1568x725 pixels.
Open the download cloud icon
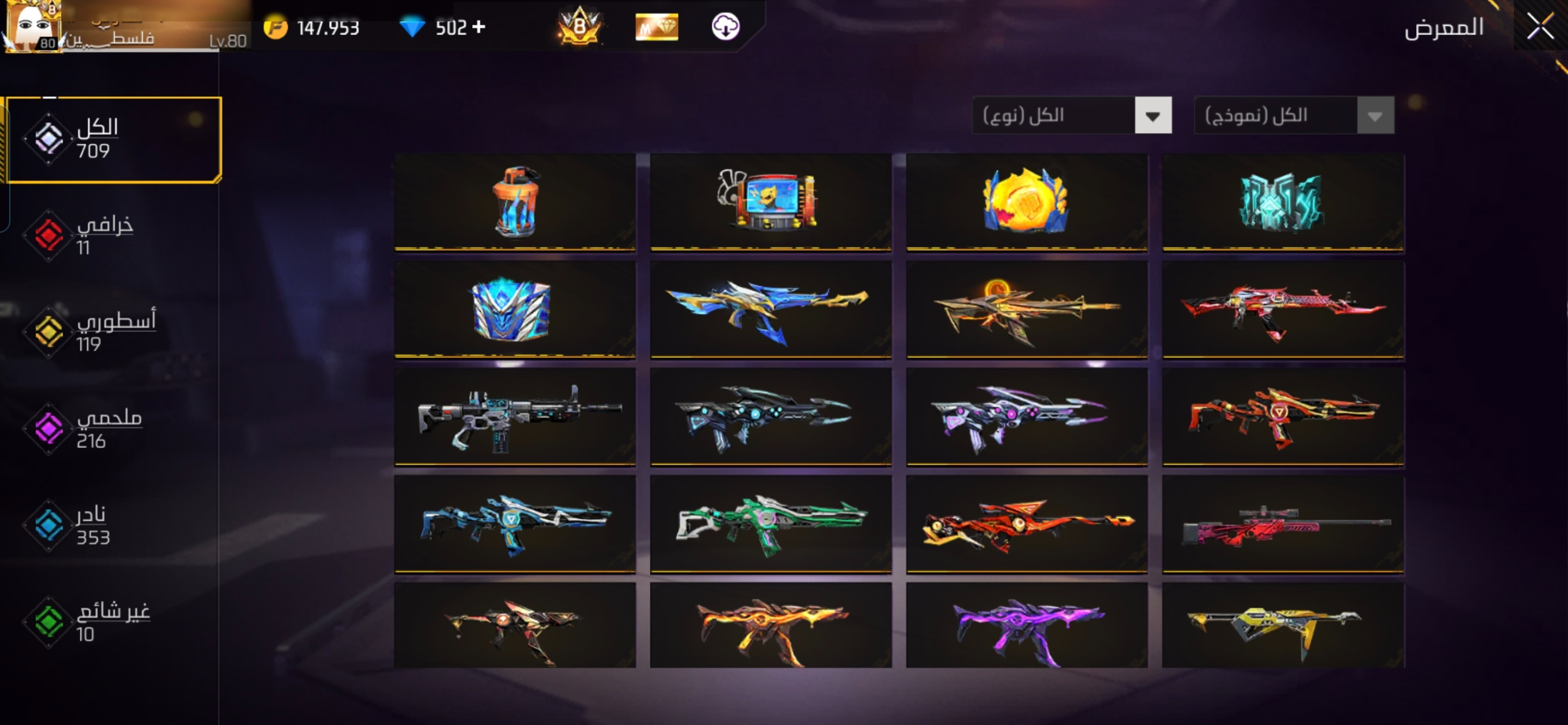point(725,27)
